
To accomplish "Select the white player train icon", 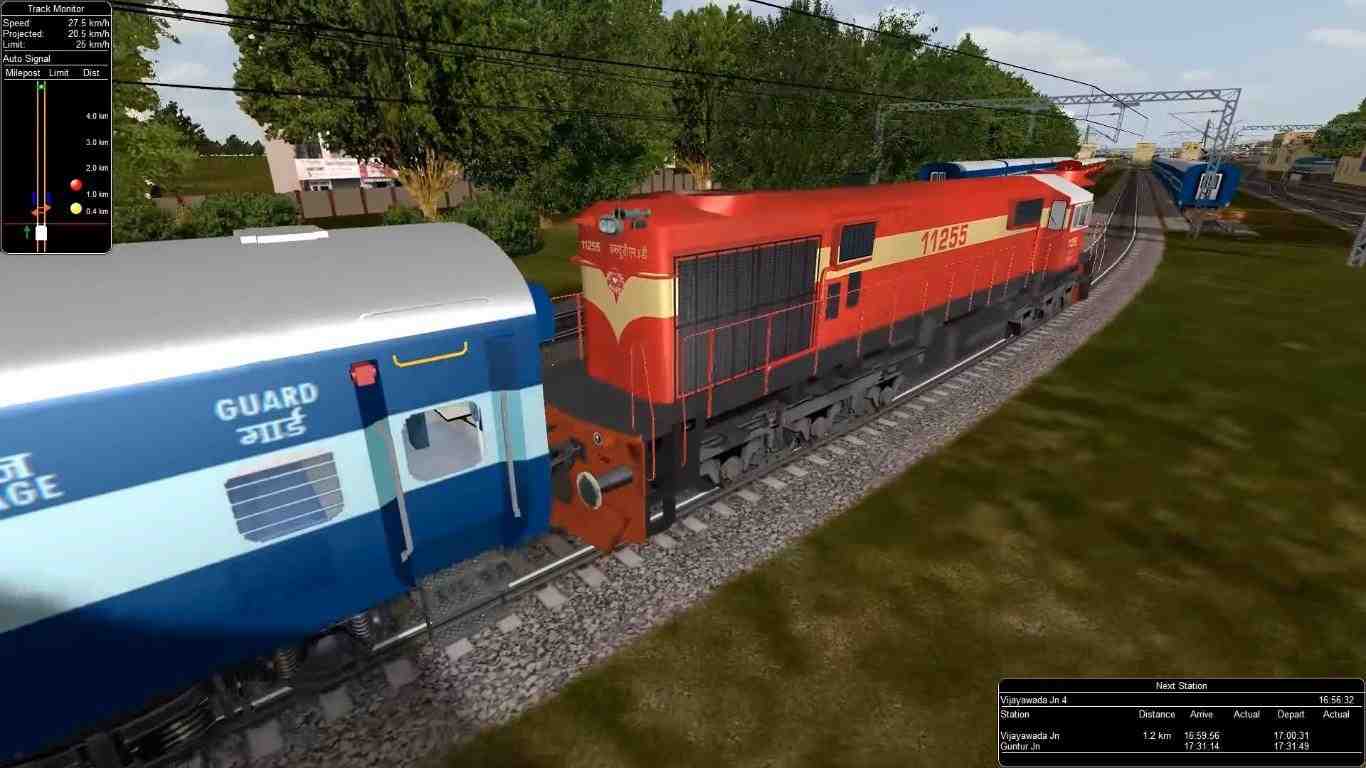I will coord(40,231).
